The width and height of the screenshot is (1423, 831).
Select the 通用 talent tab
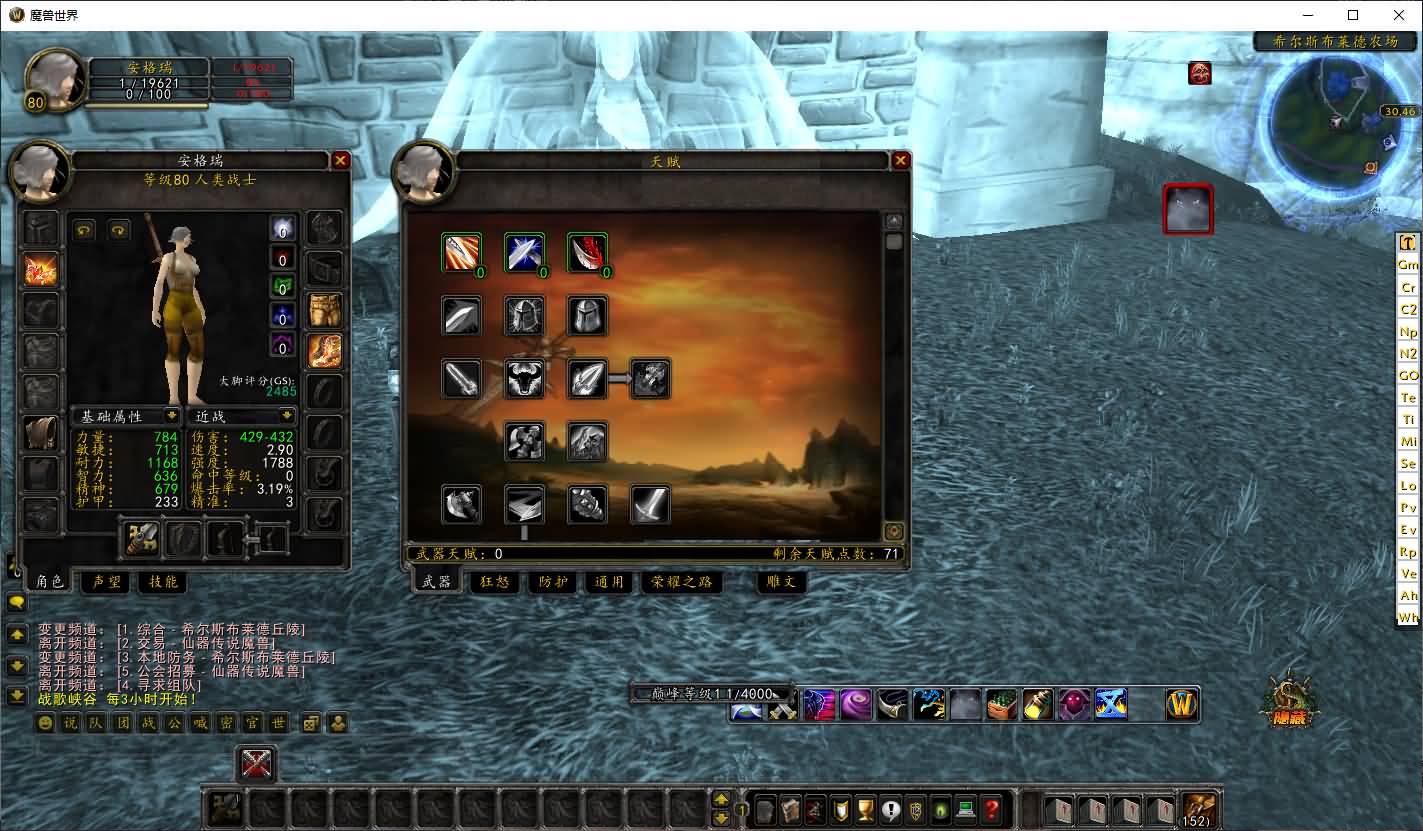[609, 582]
